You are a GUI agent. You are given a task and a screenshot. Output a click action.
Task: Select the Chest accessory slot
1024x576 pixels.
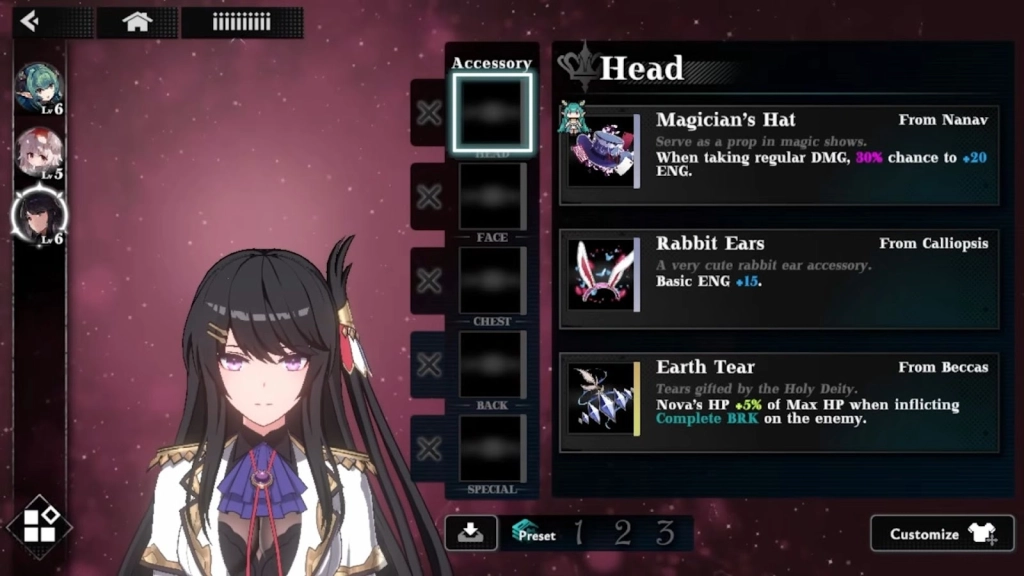(492, 280)
